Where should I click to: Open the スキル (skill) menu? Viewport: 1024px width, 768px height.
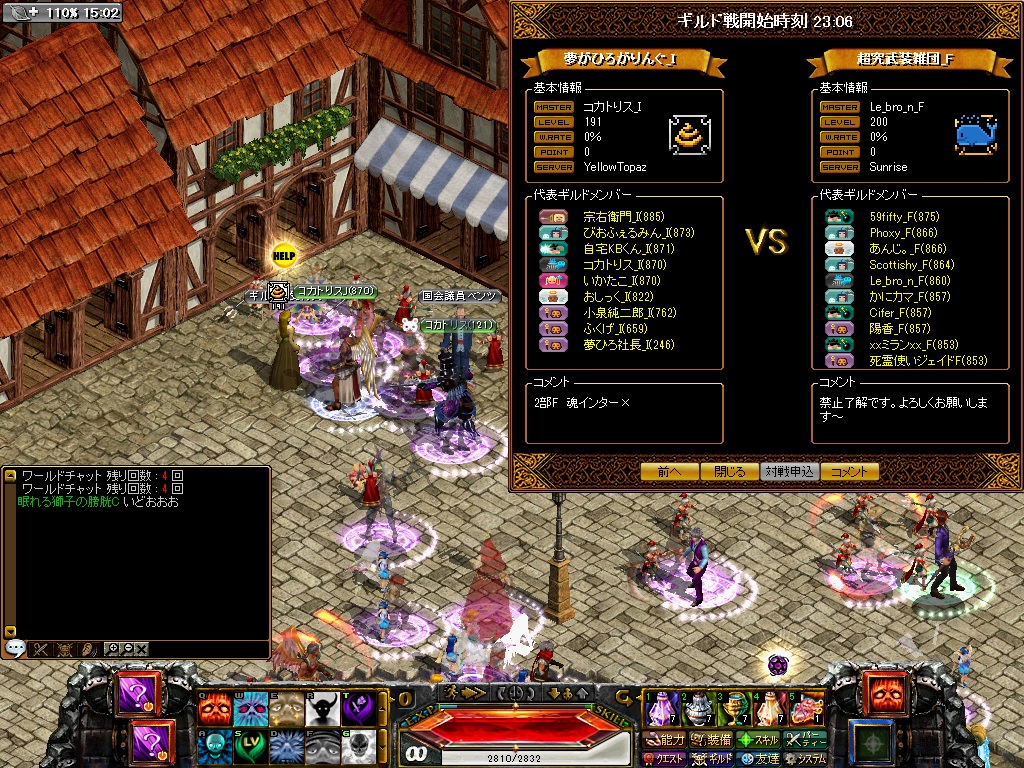759,740
